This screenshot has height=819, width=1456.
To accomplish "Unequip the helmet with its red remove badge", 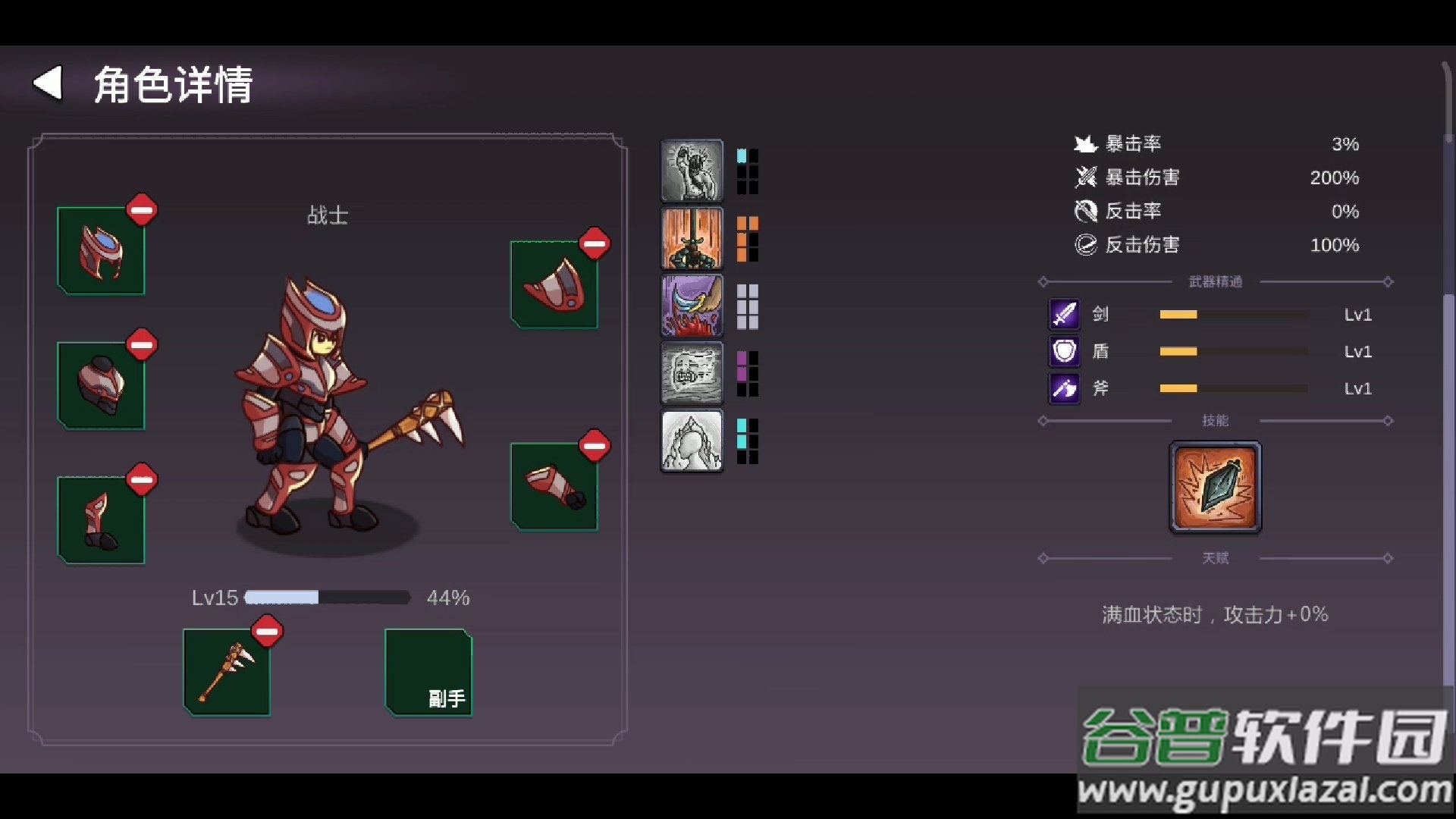I will (143, 210).
